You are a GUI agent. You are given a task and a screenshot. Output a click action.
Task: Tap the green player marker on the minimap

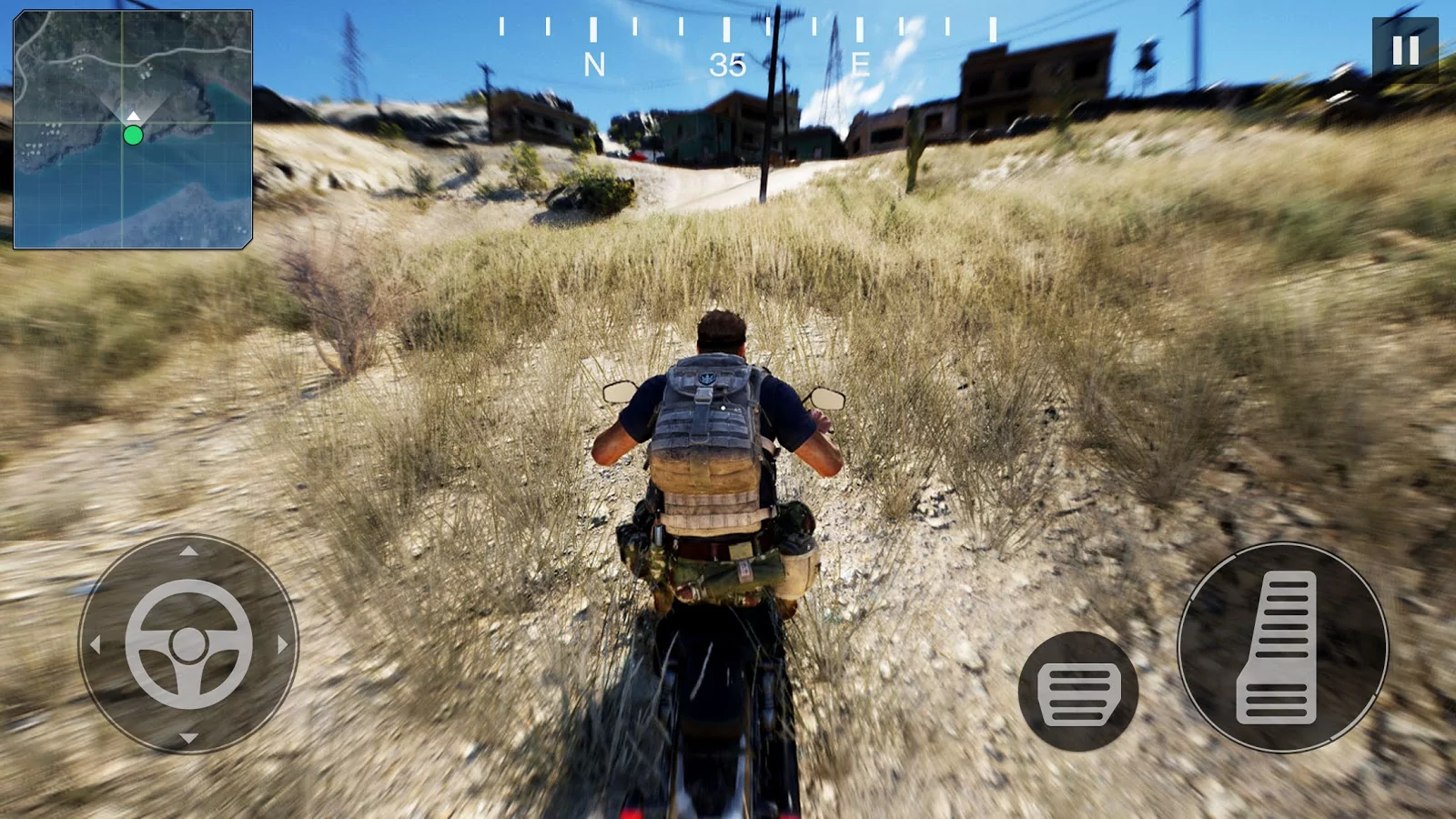133,136
